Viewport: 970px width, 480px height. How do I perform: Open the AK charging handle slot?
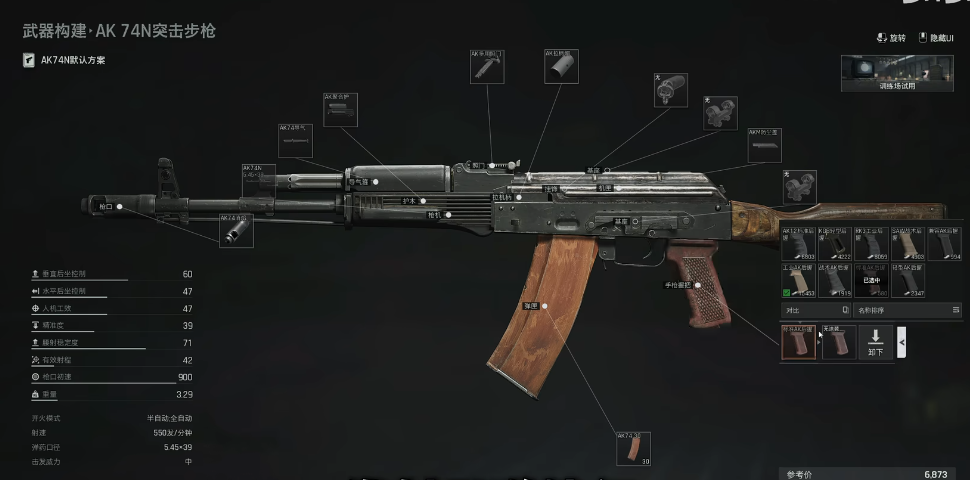click(x=561, y=66)
